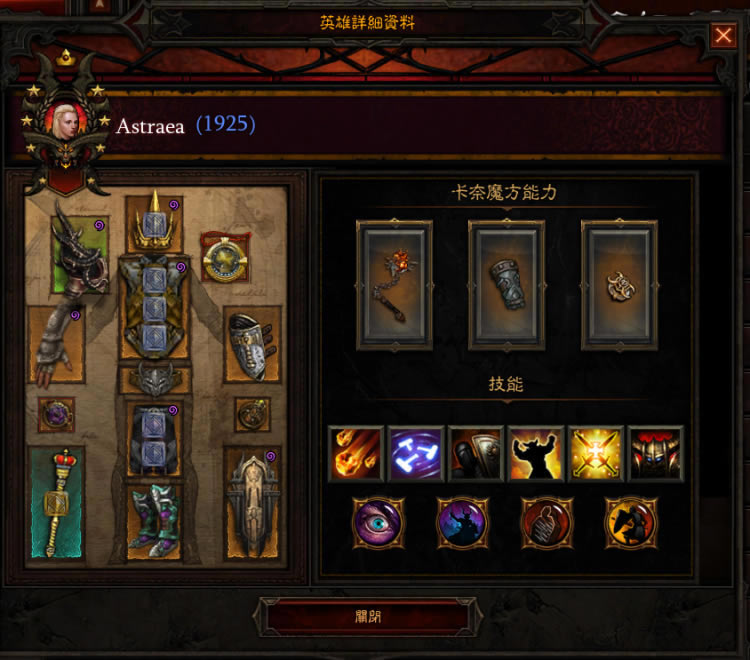Screen dimensions: 750x660
Task: Inspect the spiked shoulder armor slot
Action: coord(80,255)
